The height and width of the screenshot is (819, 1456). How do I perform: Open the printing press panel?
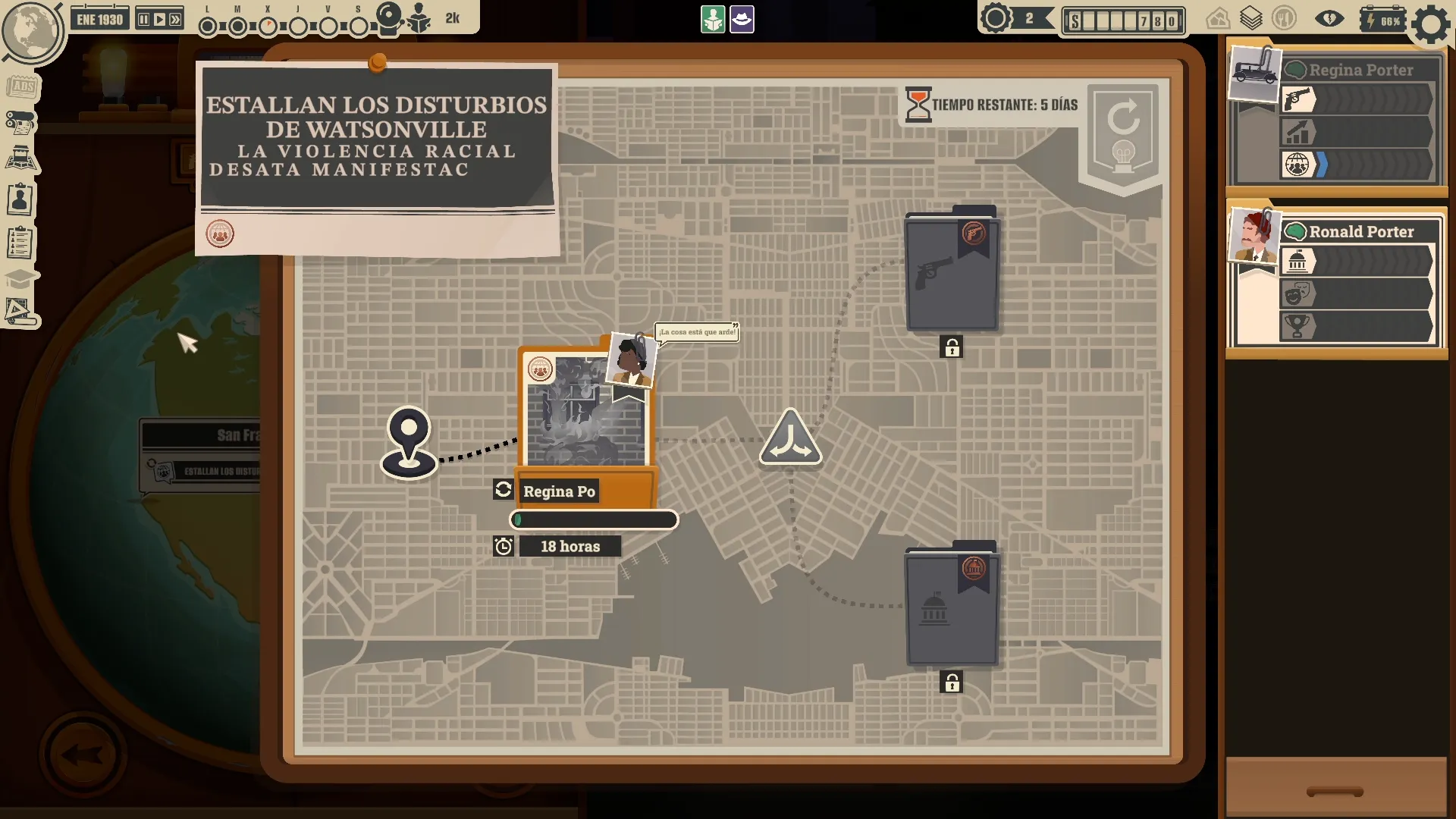(x=21, y=122)
